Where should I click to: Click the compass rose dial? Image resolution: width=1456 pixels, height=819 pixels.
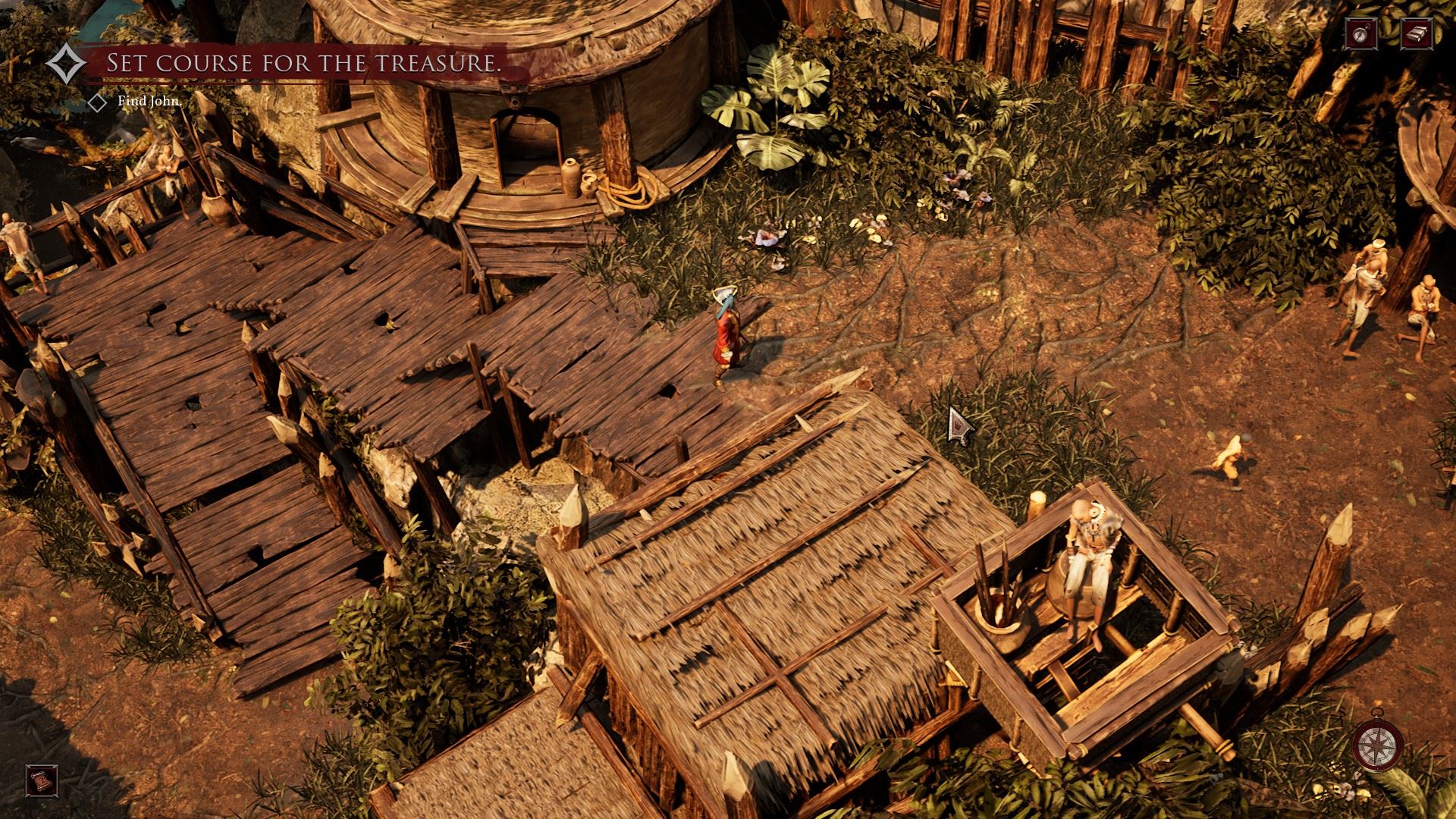pos(1379,743)
